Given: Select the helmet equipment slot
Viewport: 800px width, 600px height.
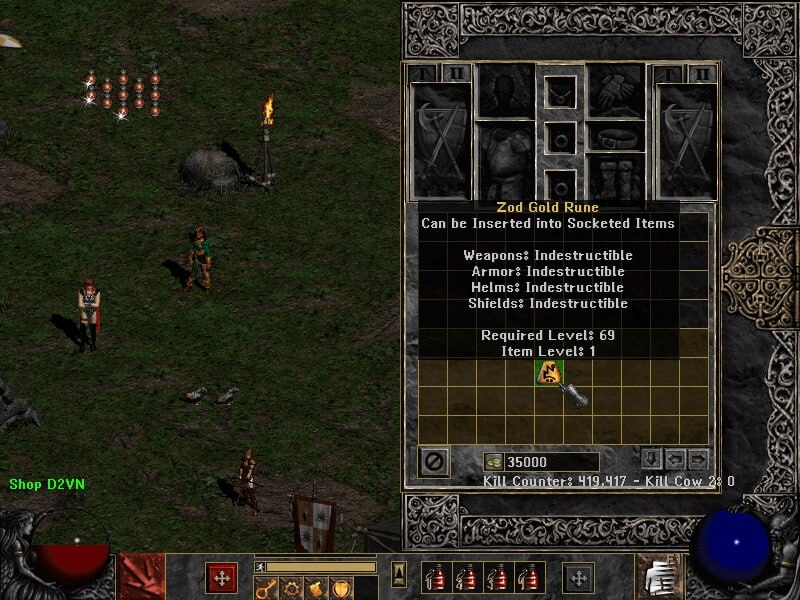Looking at the screenshot, I should (505, 91).
